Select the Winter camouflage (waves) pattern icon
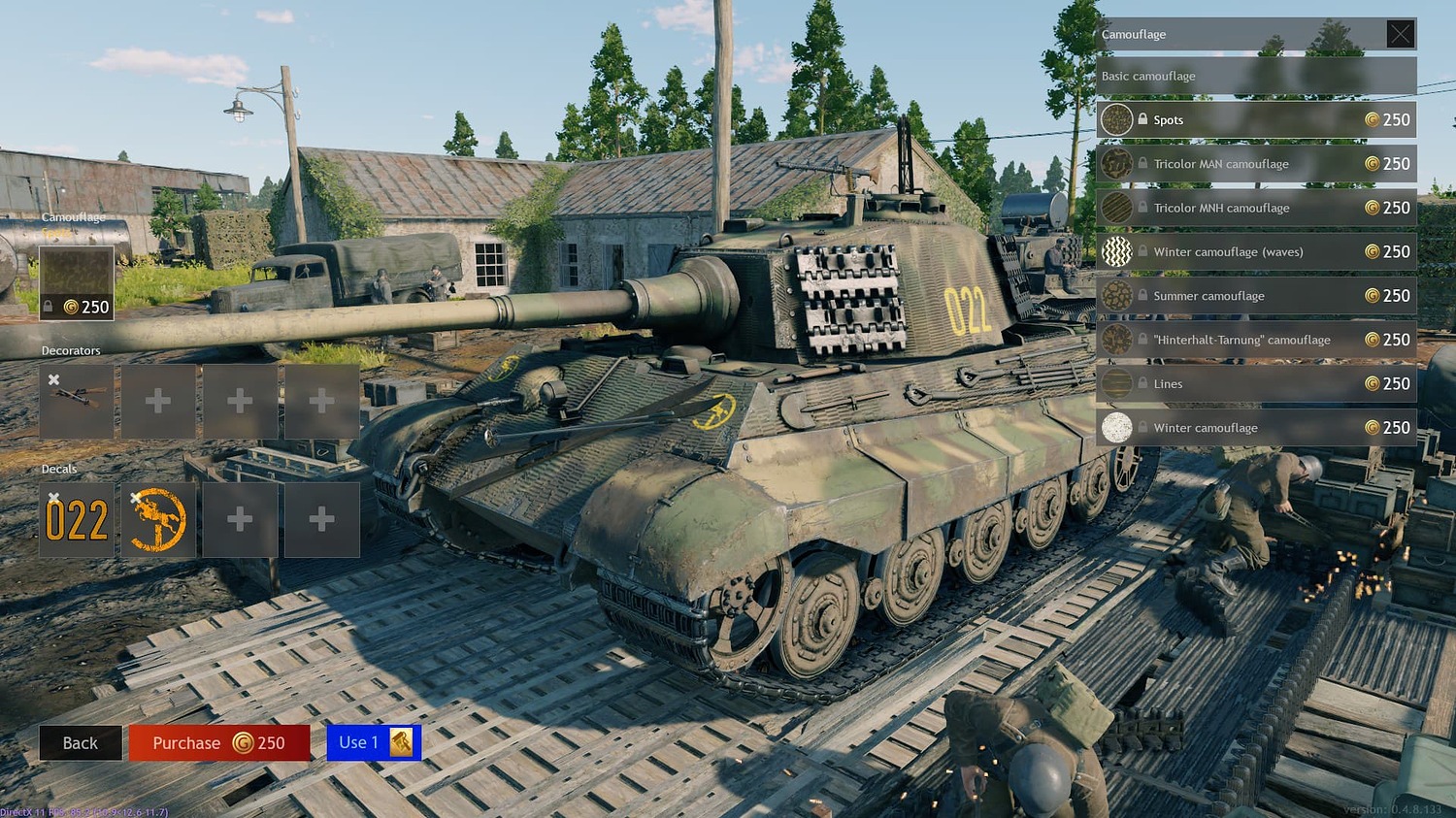 (x=1117, y=251)
